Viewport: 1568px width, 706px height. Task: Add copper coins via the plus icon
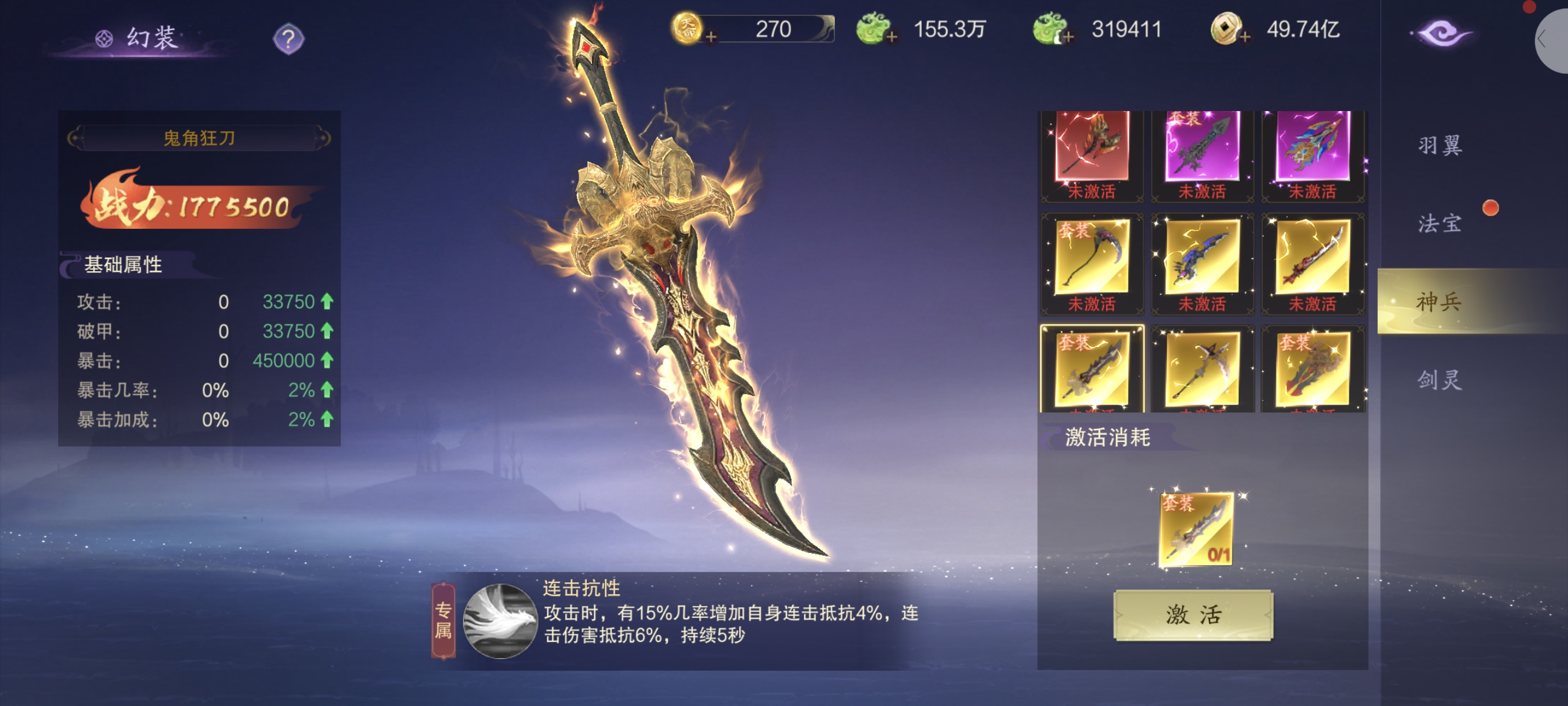[1245, 38]
